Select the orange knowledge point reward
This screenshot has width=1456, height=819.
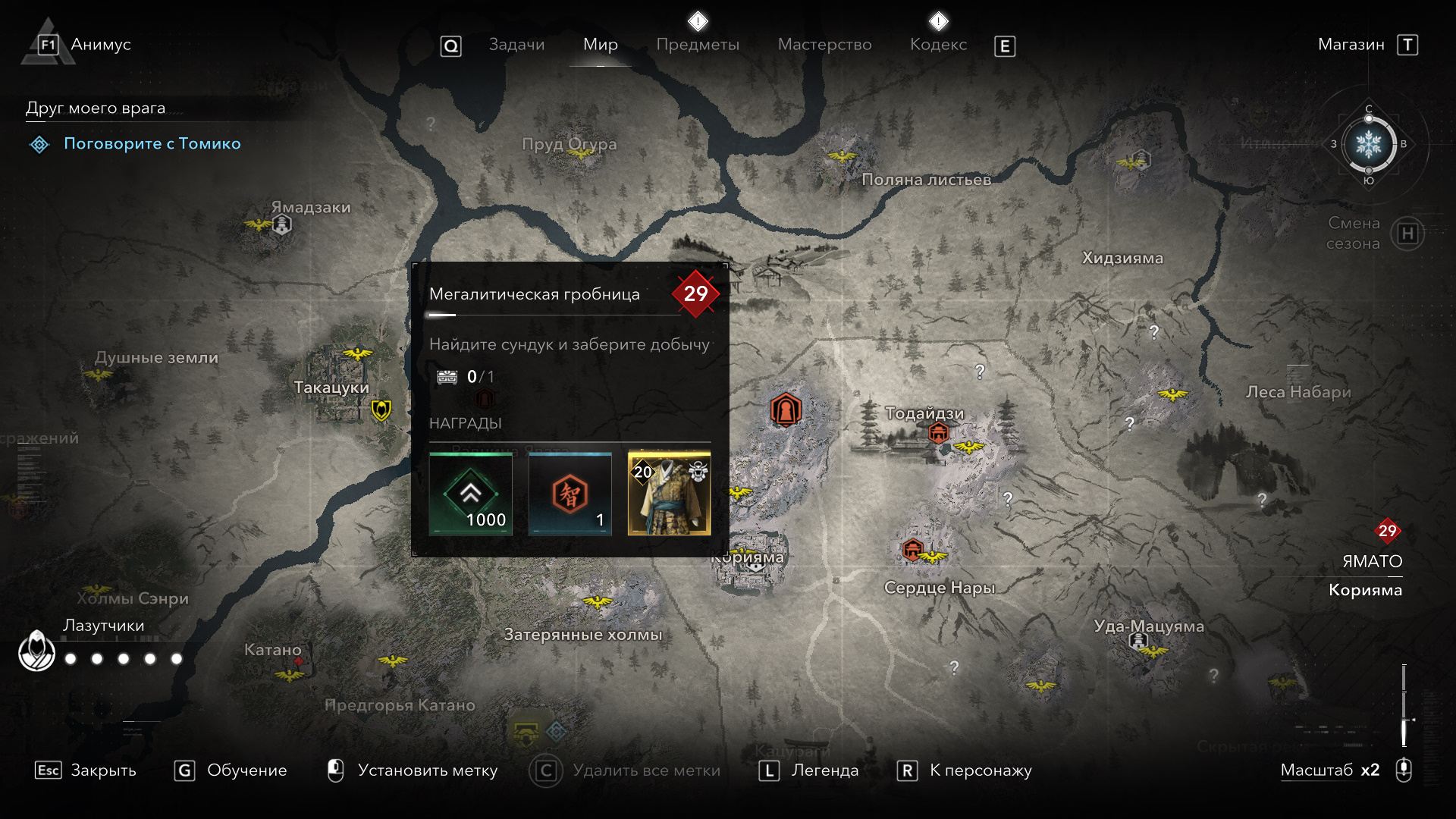point(570,494)
